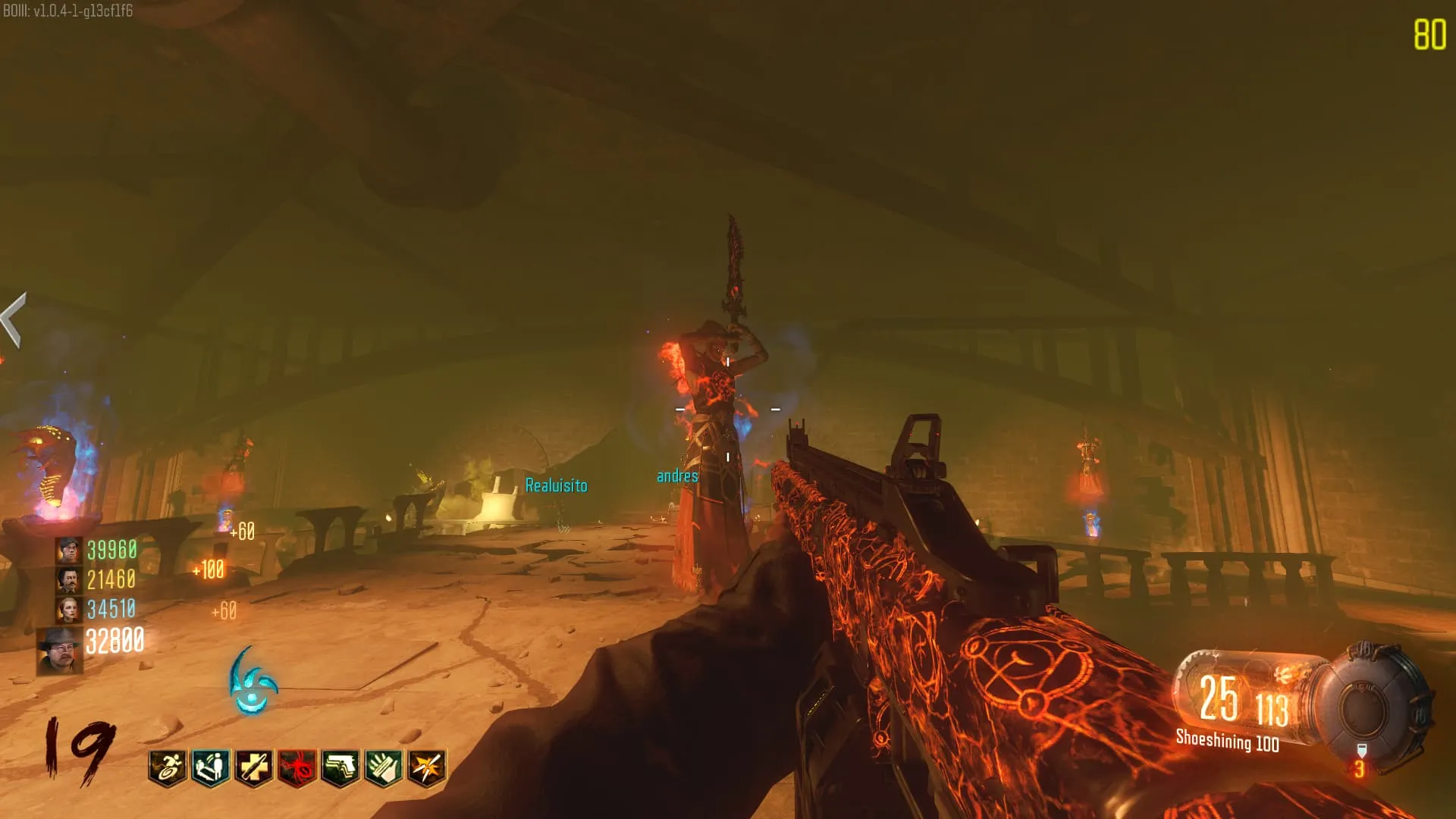The height and width of the screenshot is (819, 1456).
Task: Click the Mule Kick hand perk icon
Action: point(384,767)
